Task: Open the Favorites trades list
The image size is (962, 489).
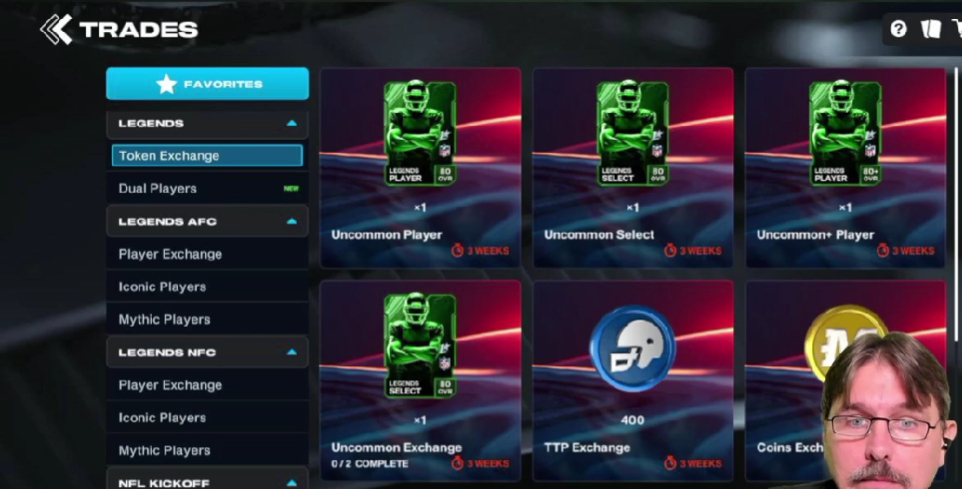Action: [x=207, y=84]
